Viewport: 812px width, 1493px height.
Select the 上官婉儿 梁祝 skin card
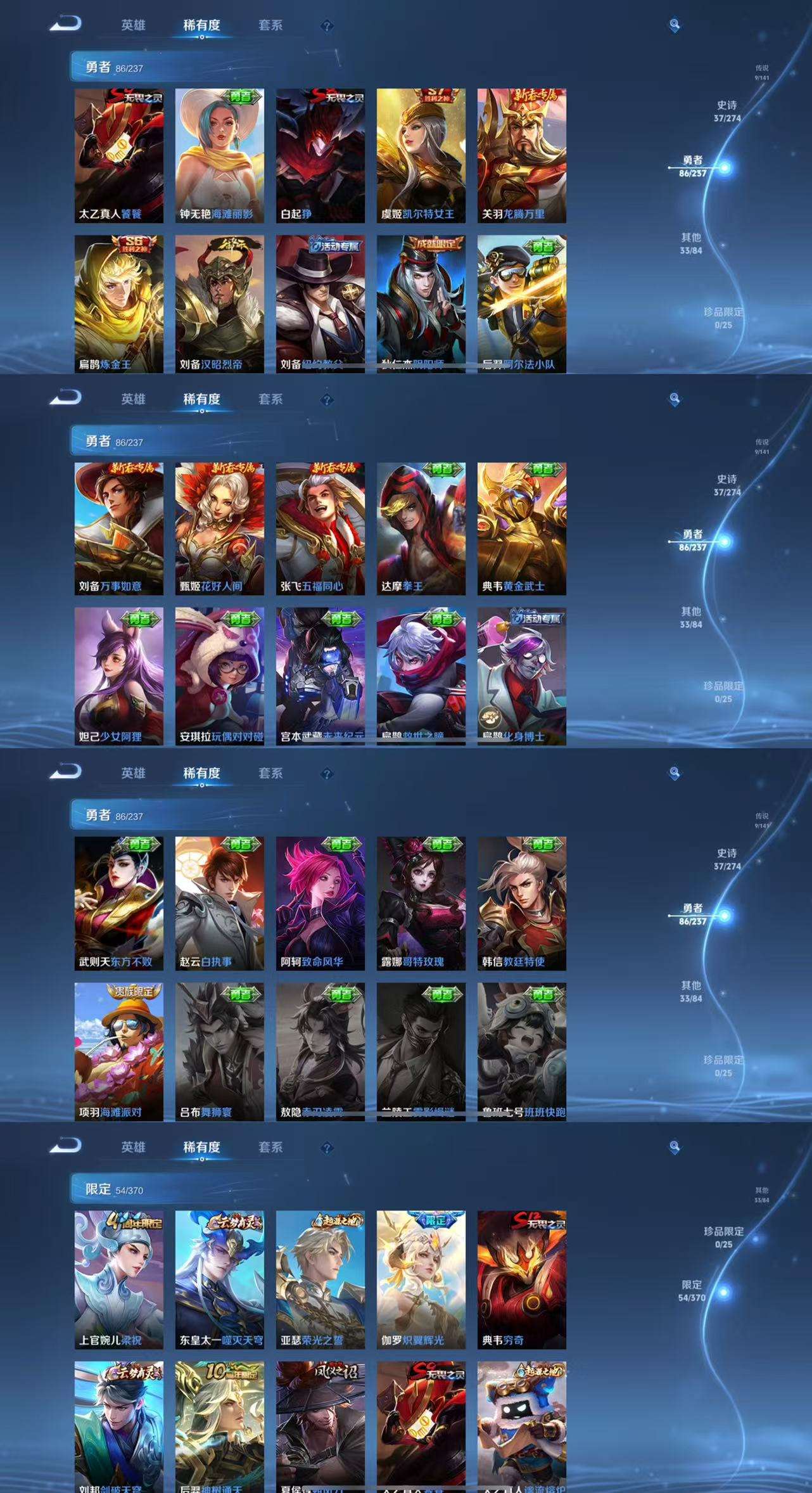coord(118,1279)
